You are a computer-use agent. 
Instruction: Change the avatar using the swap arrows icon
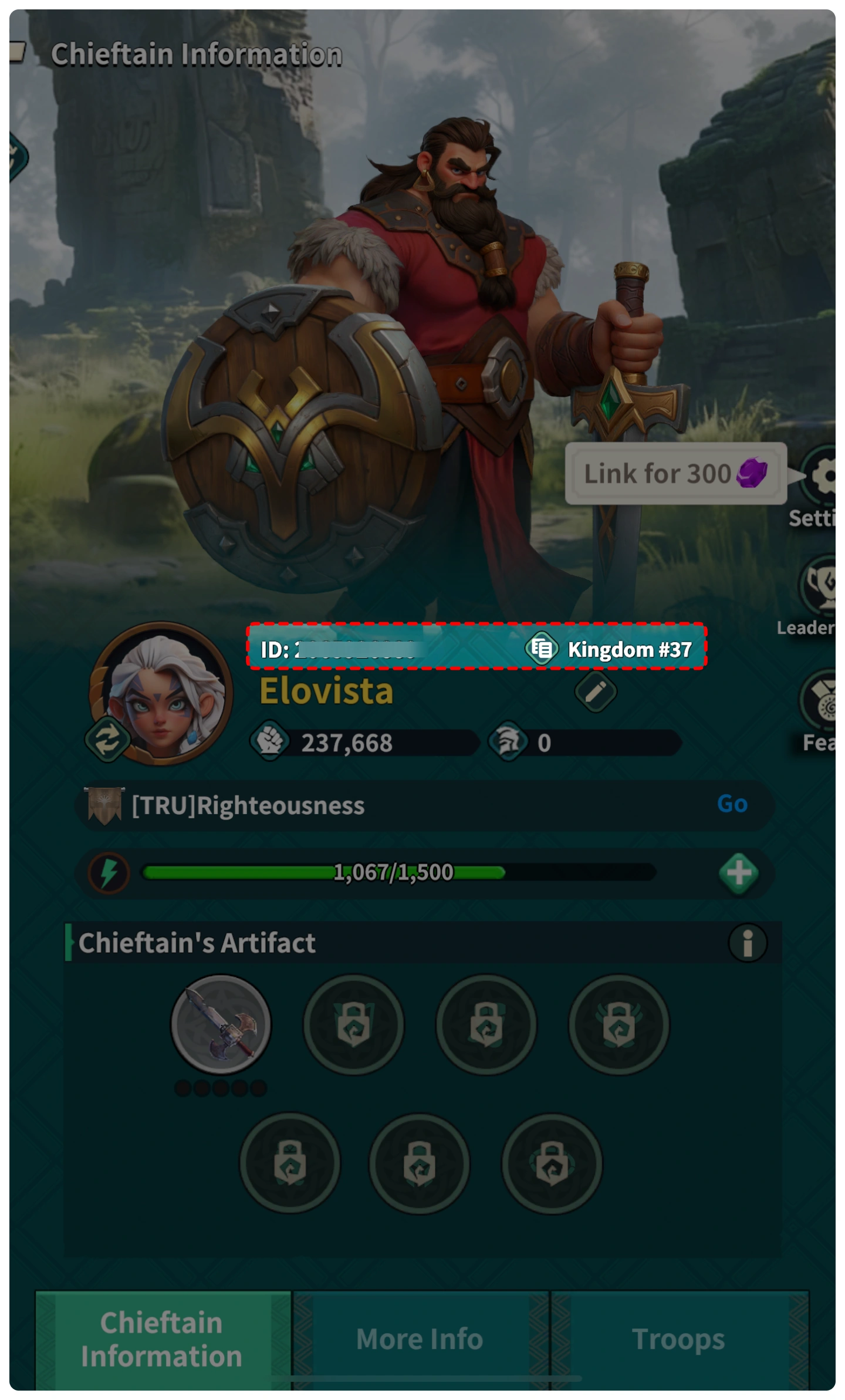pos(108,739)
